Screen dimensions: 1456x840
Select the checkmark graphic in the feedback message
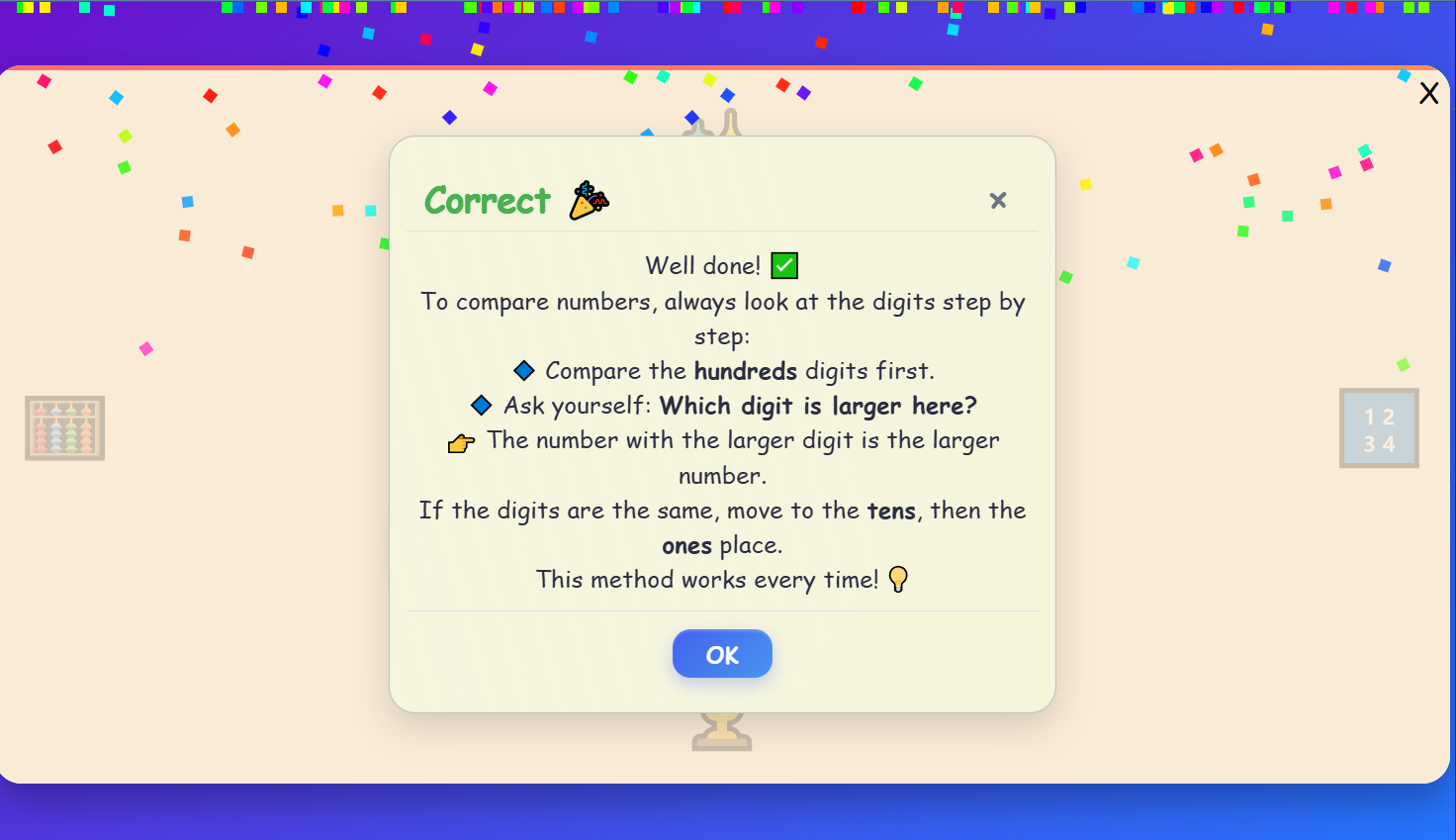pyautogui.click(x=783, y=265)
